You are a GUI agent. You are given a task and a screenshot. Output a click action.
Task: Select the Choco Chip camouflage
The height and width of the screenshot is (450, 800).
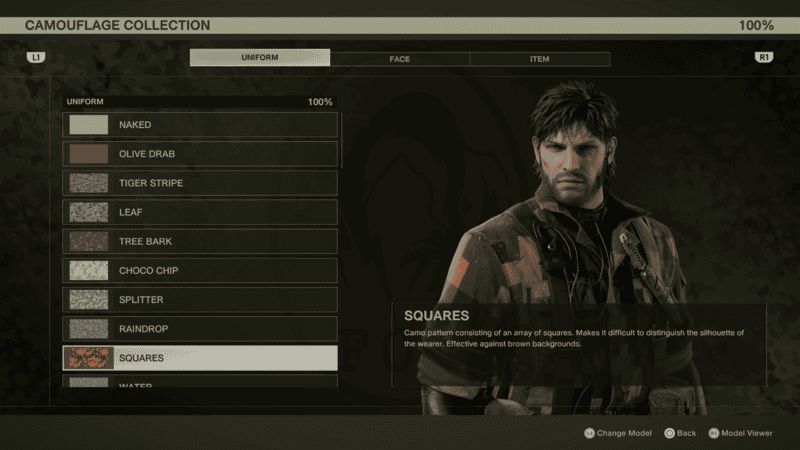click(x=200, y=270)
